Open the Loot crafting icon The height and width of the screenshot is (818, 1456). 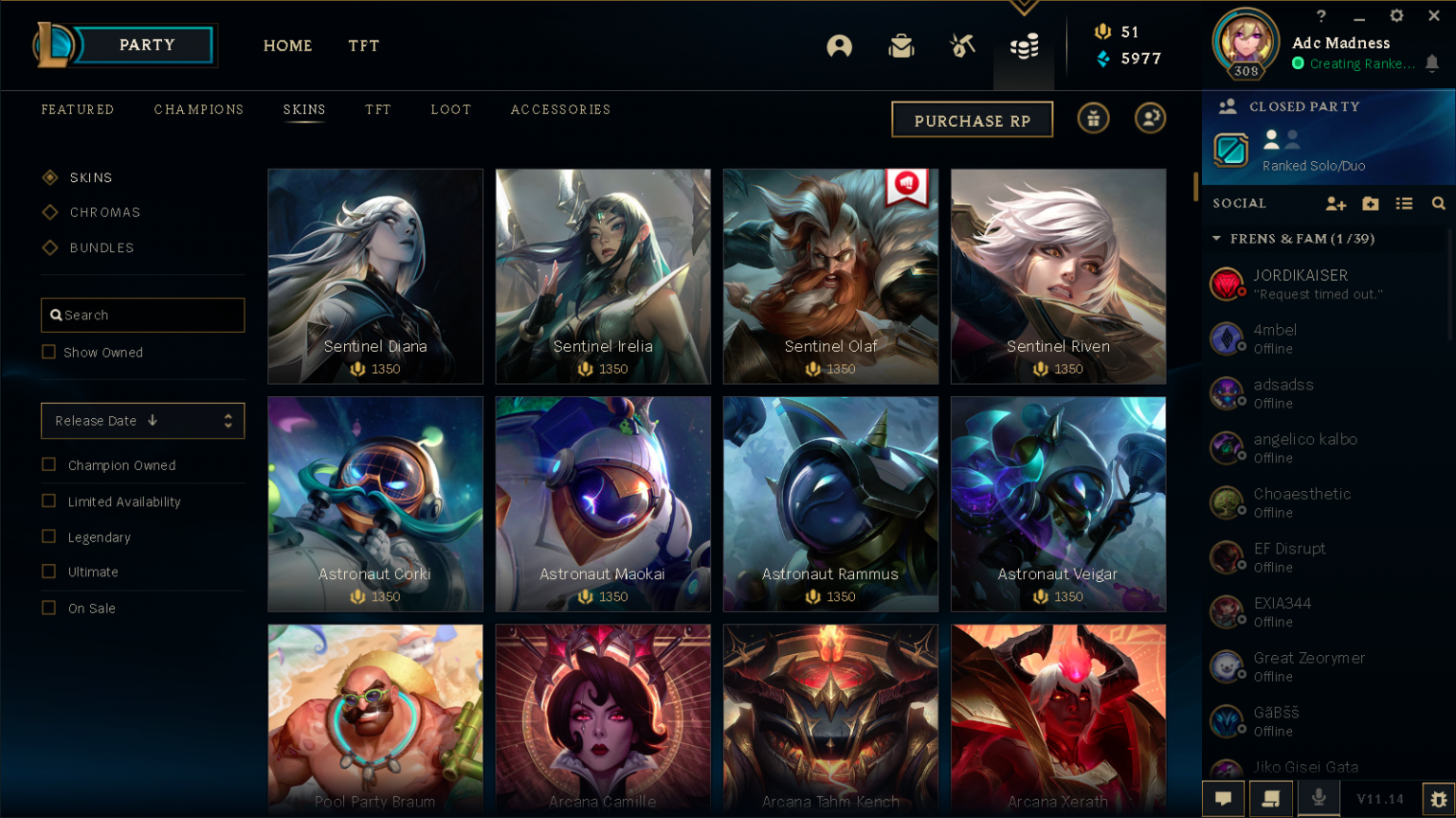(962, 45)
